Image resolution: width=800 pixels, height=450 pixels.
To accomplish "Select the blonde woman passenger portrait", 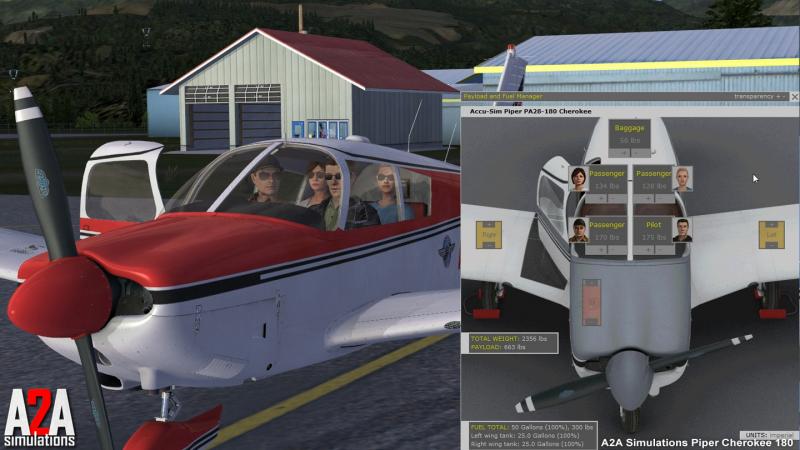I will tap(683, 179).
